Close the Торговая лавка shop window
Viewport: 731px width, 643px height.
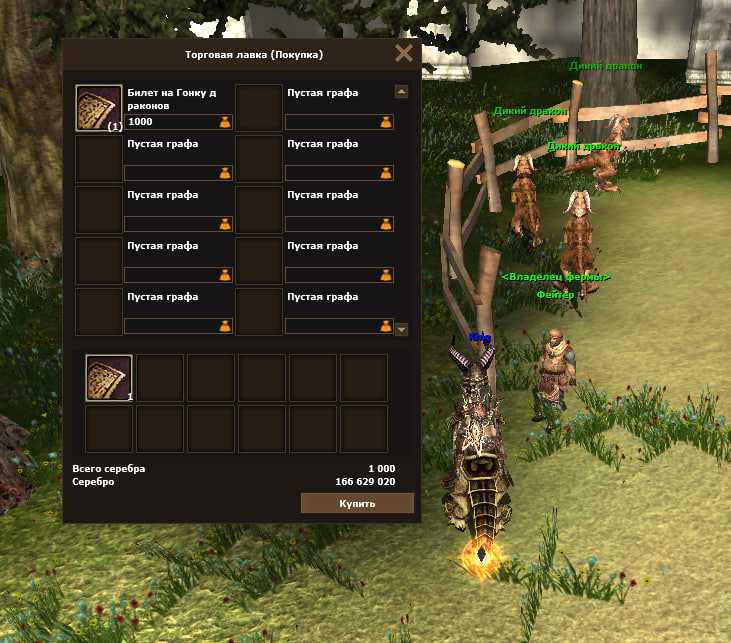(404, 54)
